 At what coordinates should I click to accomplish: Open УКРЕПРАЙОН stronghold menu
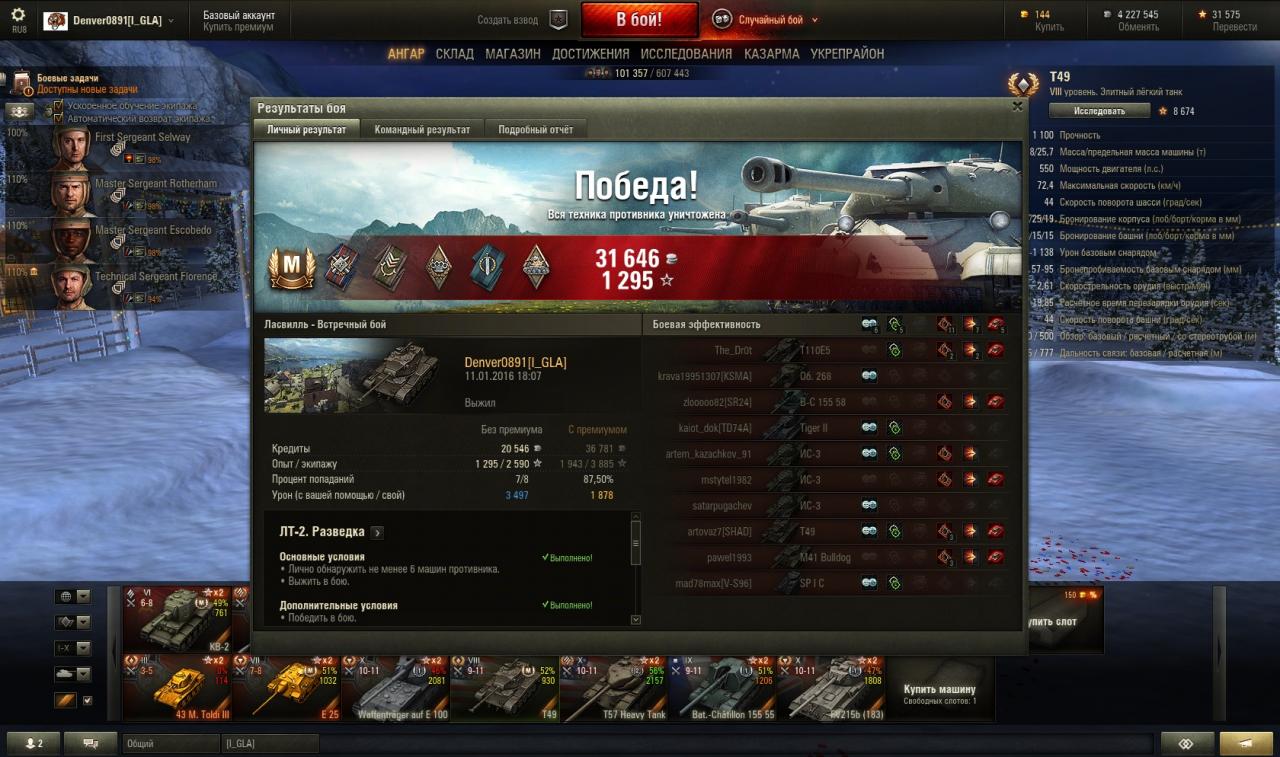(847, 54)
